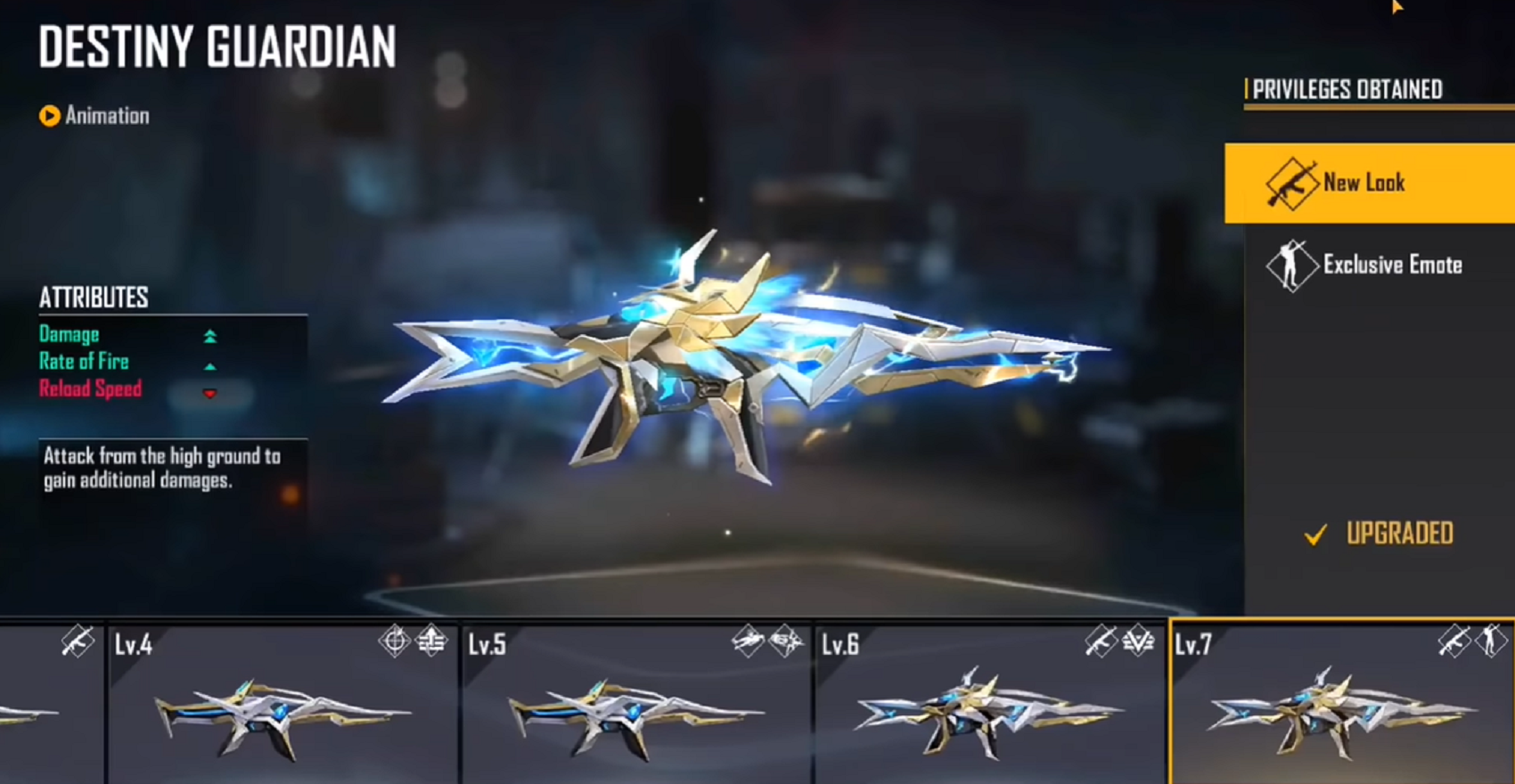Select the rifle icon on Lv.7 card

[x=1454, y=640]
